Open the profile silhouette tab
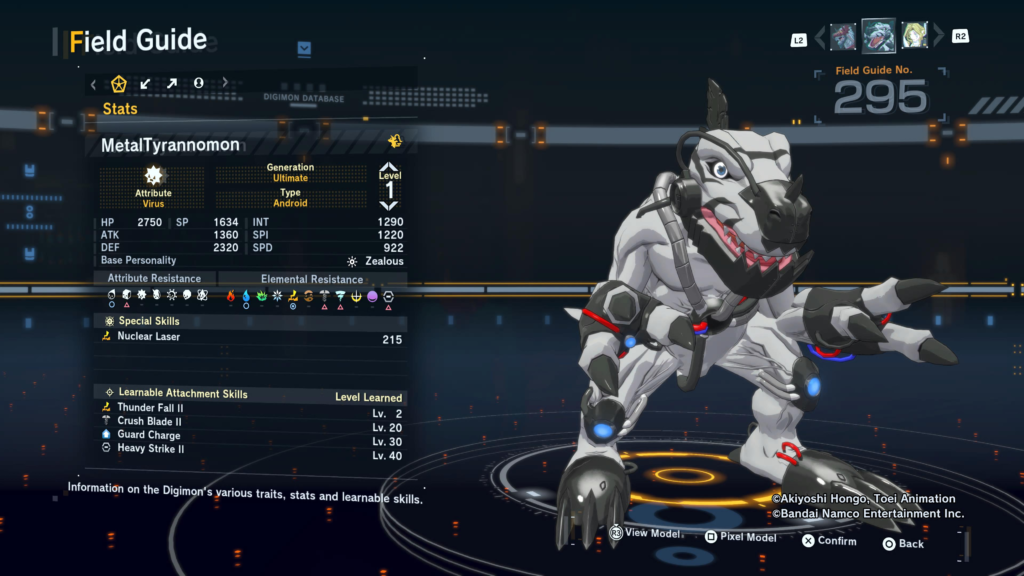The image size is (1024, 576). pos(198,83)
